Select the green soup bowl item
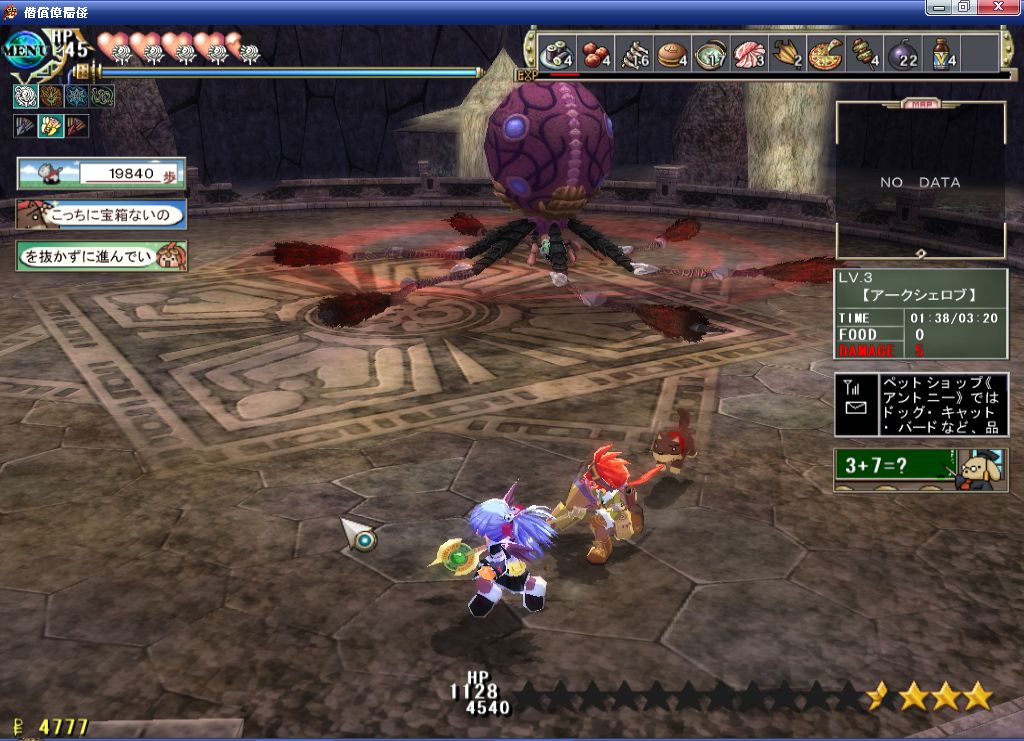The width and height of the screenshot is (1024, 741). pyautogui.click(x=710, y=53)
